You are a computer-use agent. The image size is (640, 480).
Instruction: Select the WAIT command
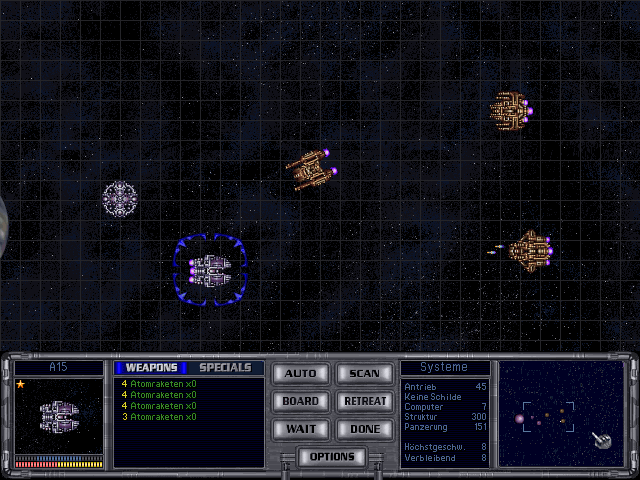tap(300, 429)
